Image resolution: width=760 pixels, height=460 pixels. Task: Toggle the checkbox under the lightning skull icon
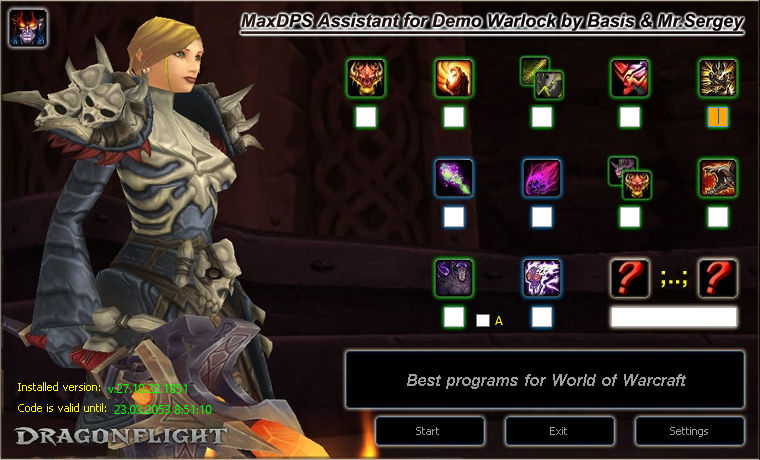pyautogui.click(x=542, y=317)
